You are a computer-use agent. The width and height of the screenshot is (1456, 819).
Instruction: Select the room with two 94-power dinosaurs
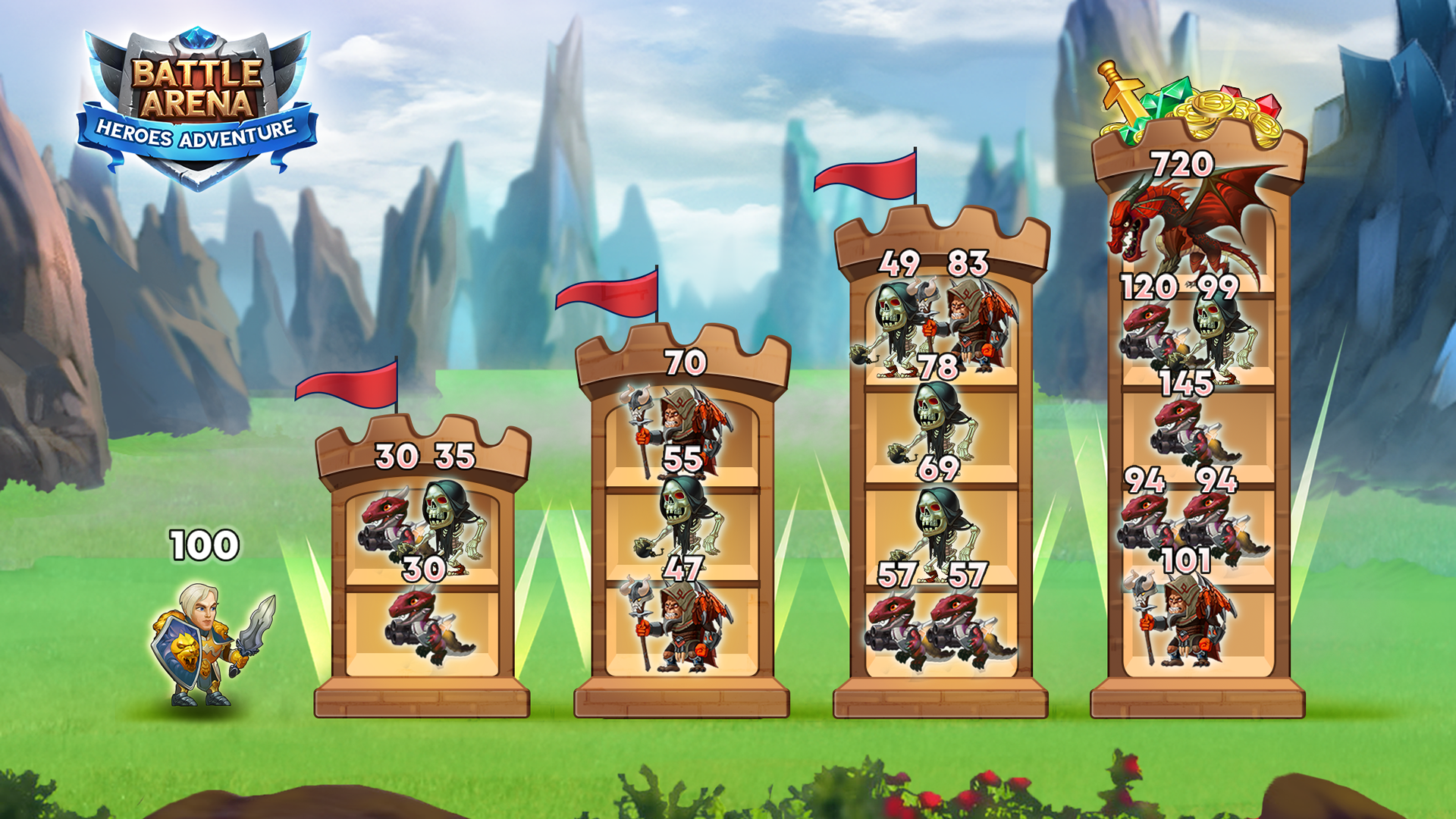1198,531
